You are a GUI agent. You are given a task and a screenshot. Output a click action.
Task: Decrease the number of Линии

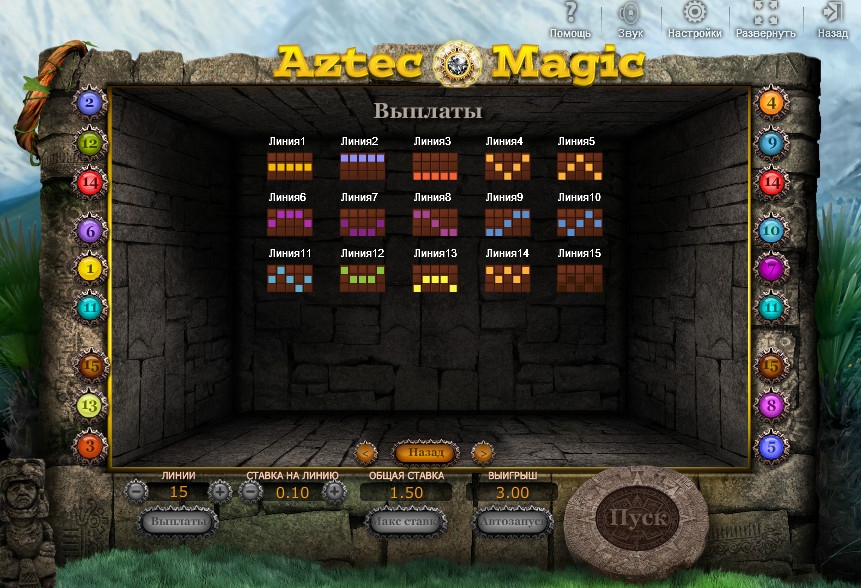click(137, 492)
